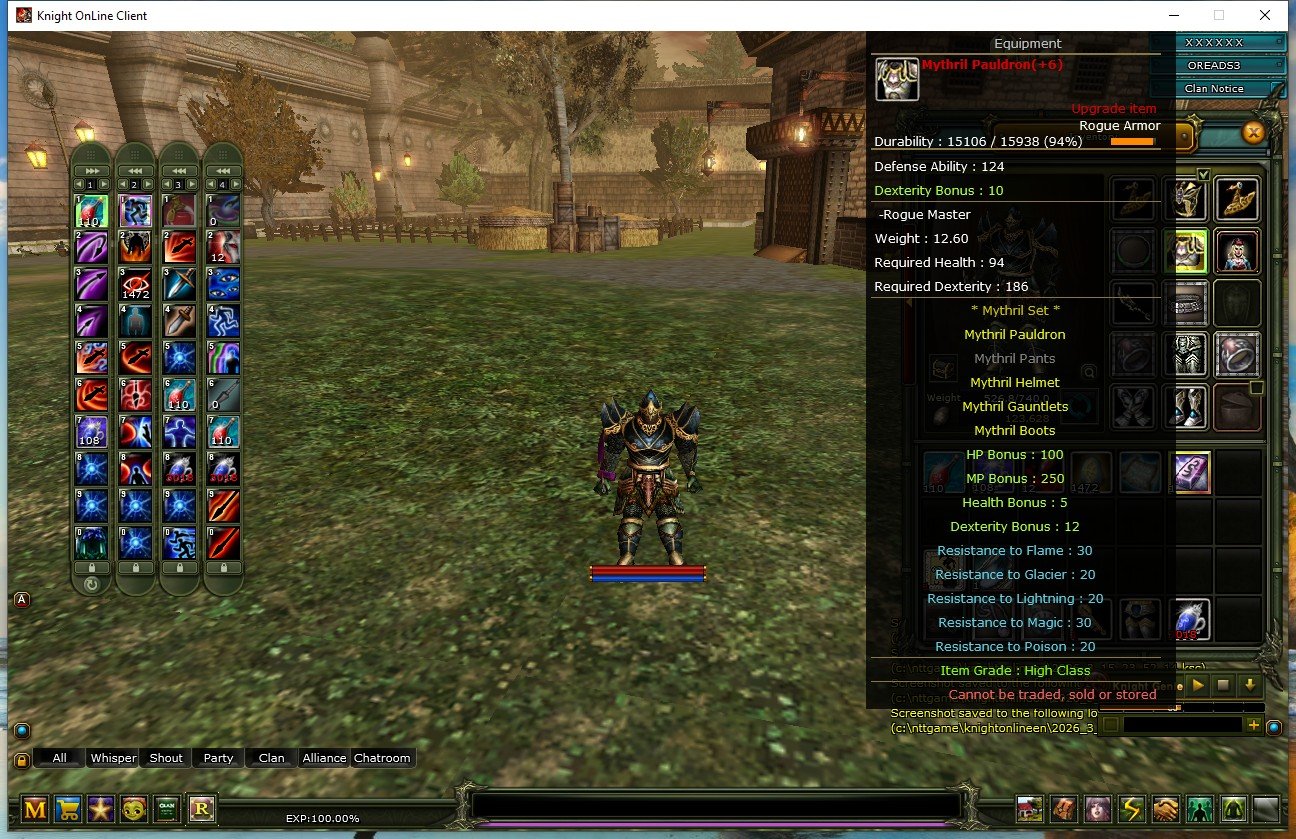
Task: Toggle the padlock under the first skill bar column
Action: point(91,567)
